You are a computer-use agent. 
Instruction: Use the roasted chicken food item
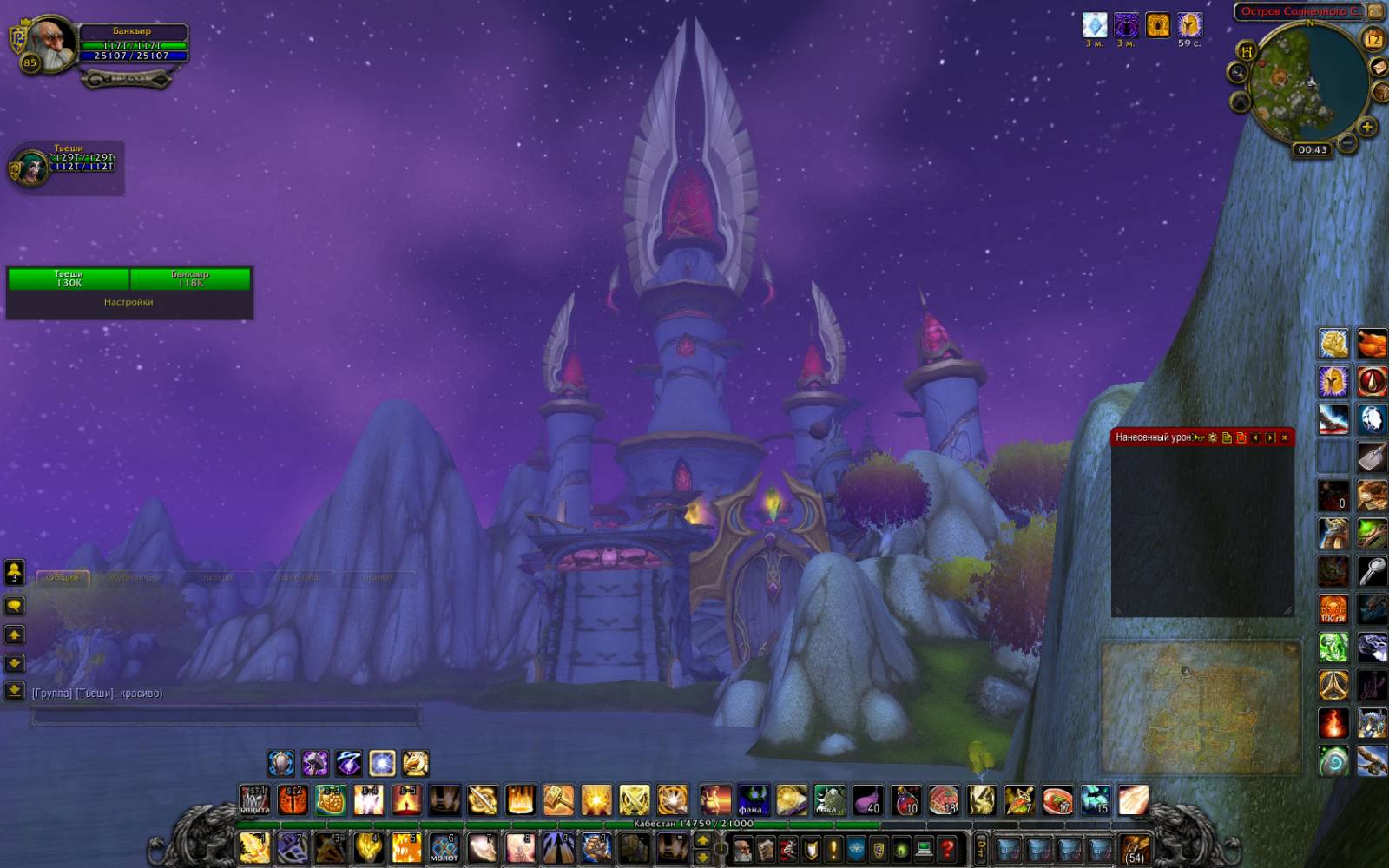point(1372,343)
